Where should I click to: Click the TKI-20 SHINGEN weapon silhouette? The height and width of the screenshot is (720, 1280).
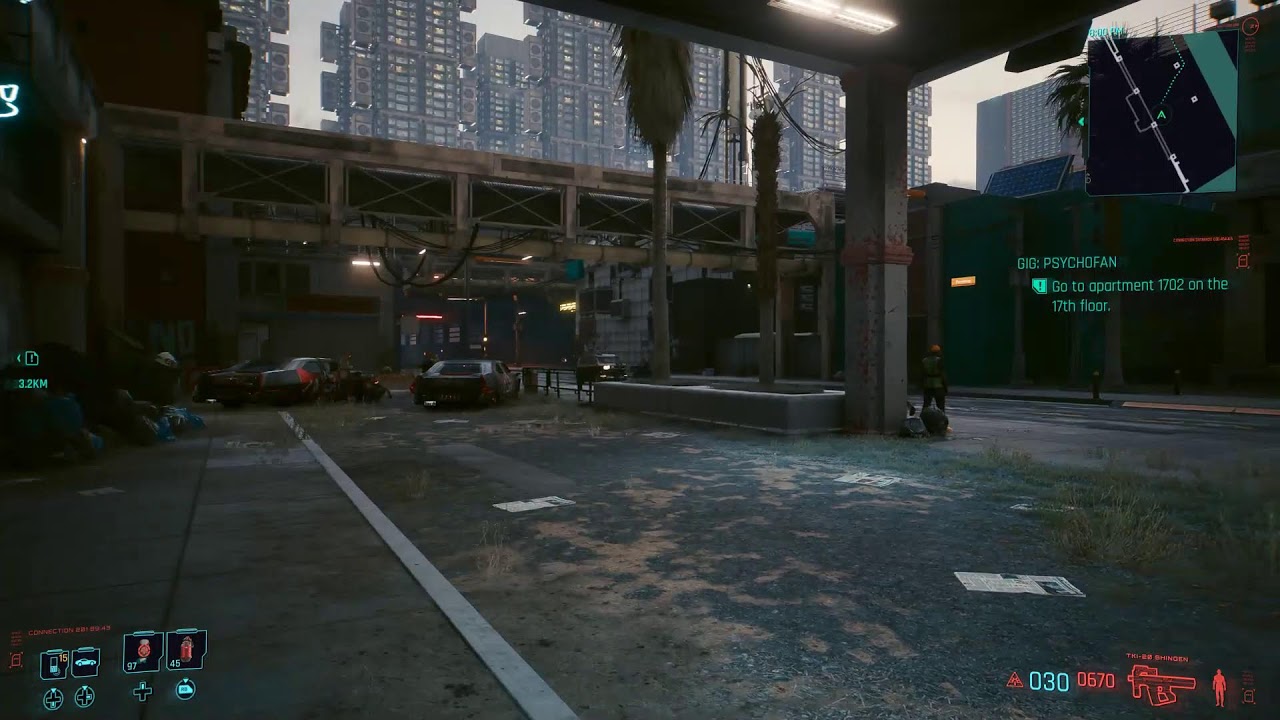1163,684
